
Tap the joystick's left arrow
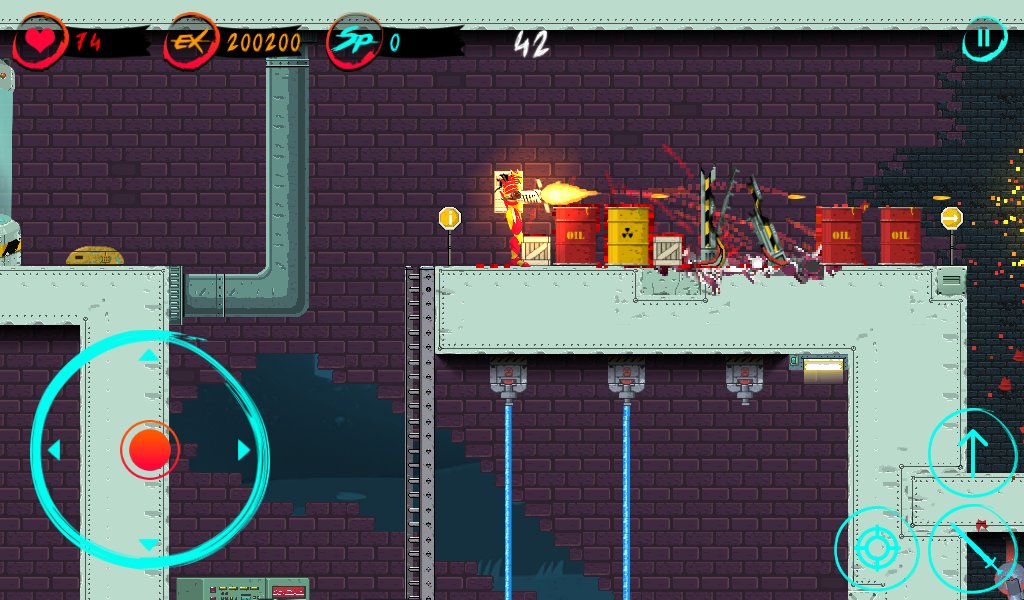click(x=54, y=450)
